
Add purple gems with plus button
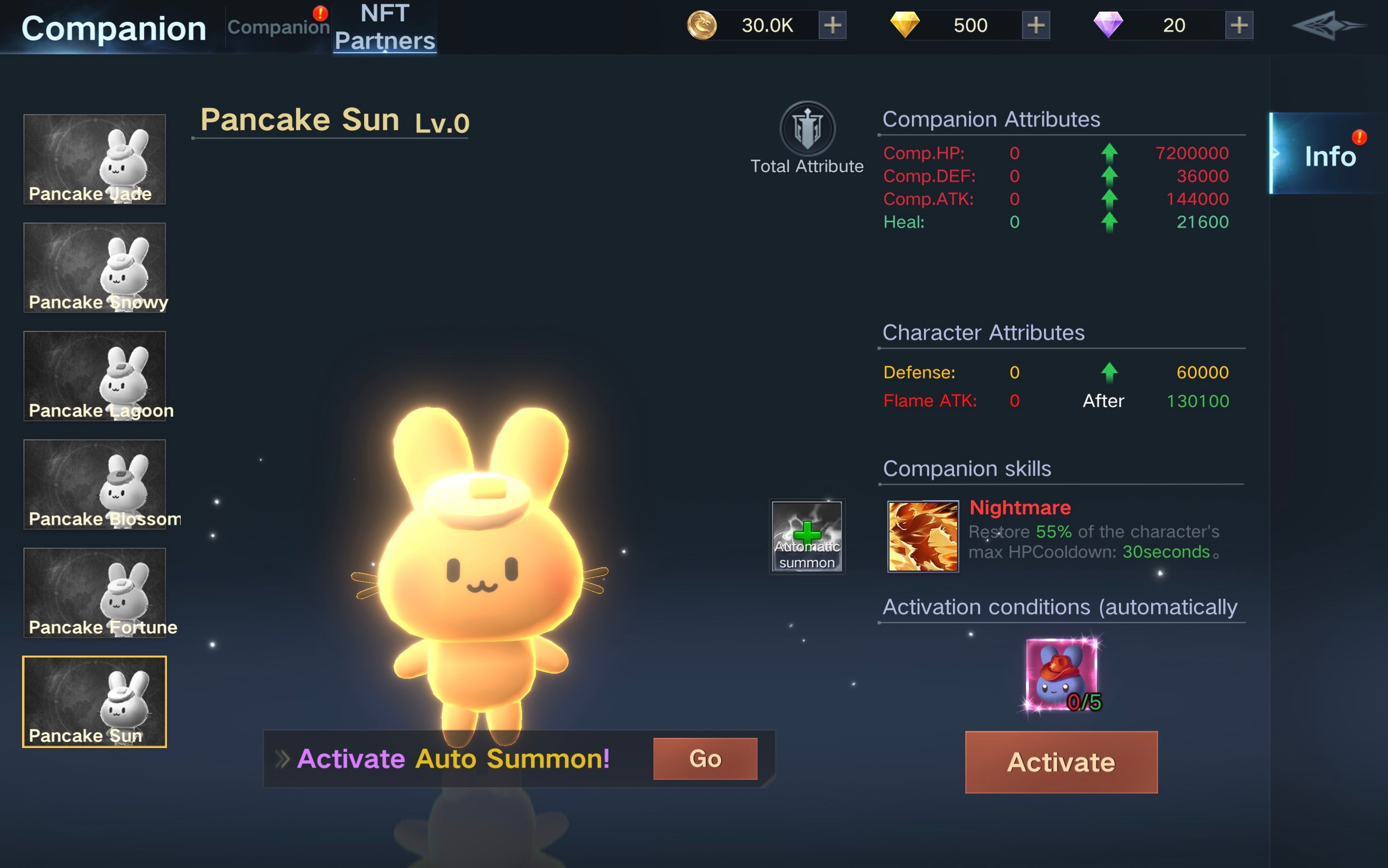click(1239, 25)
